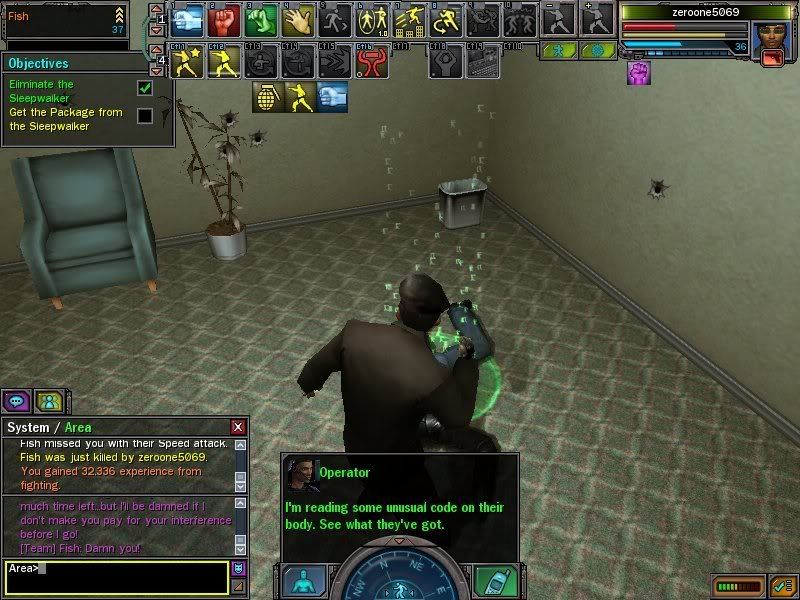
Task: Open the yellow team members button
Action: click(48, 402)
